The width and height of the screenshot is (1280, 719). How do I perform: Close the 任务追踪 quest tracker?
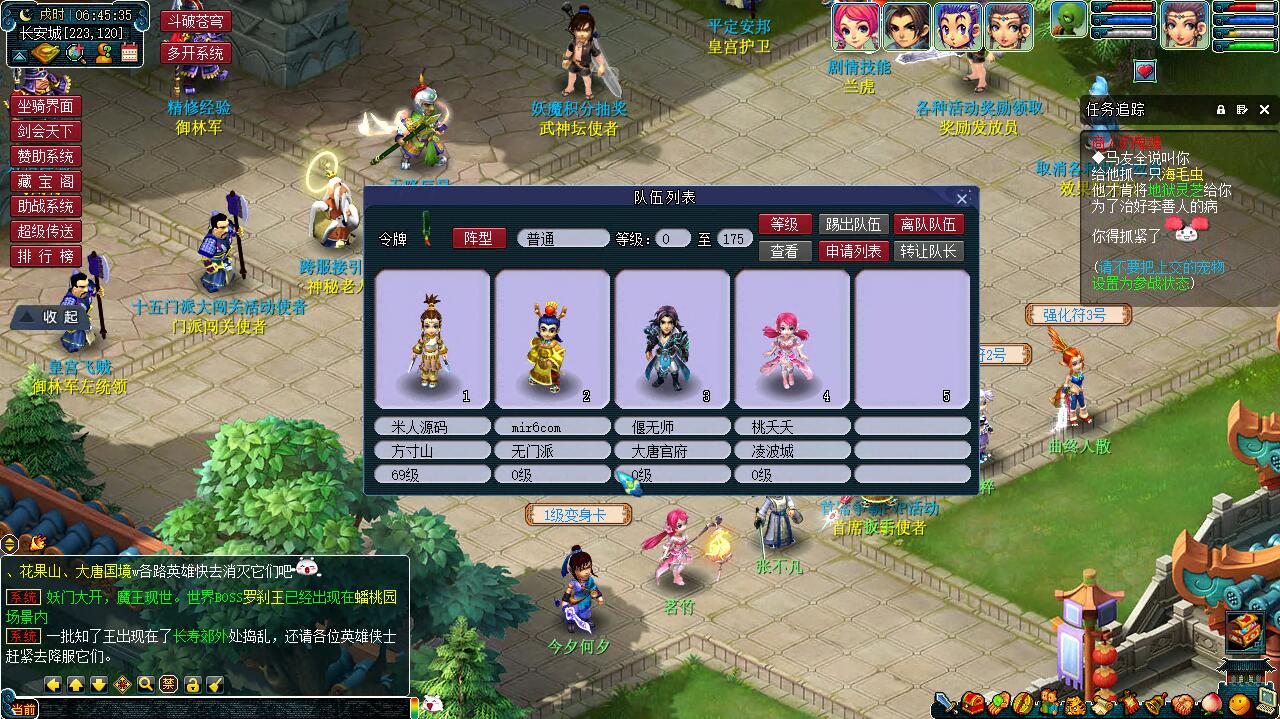(x=1264, y=110)
